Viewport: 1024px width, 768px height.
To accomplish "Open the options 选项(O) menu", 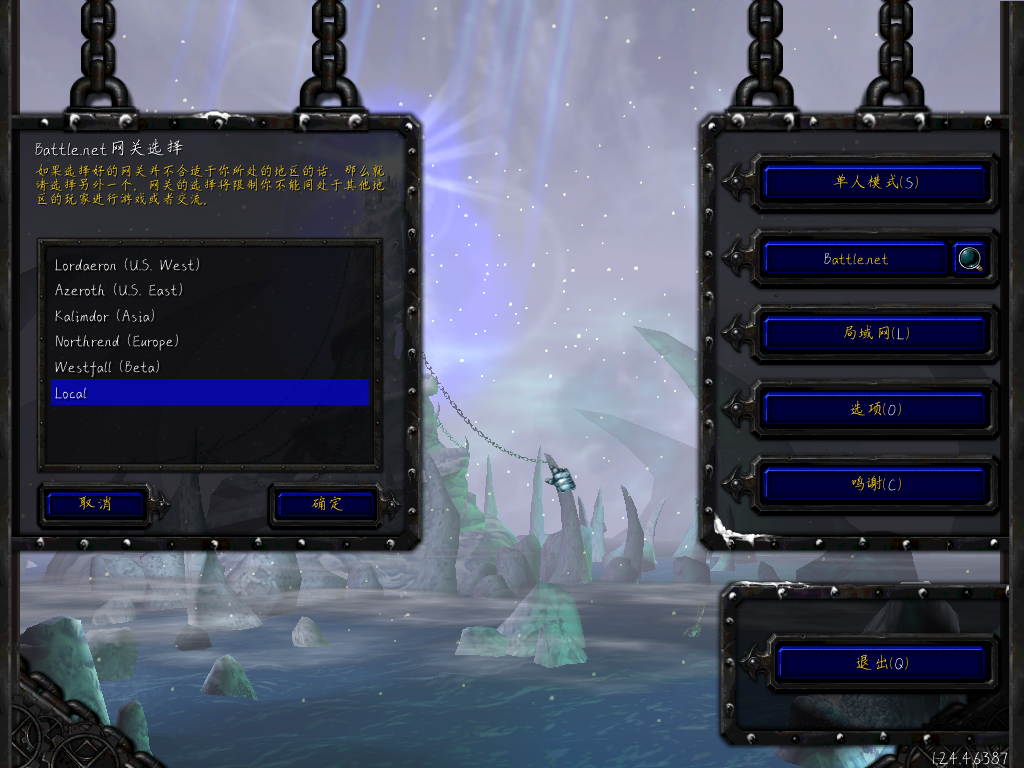I will 875,408.
